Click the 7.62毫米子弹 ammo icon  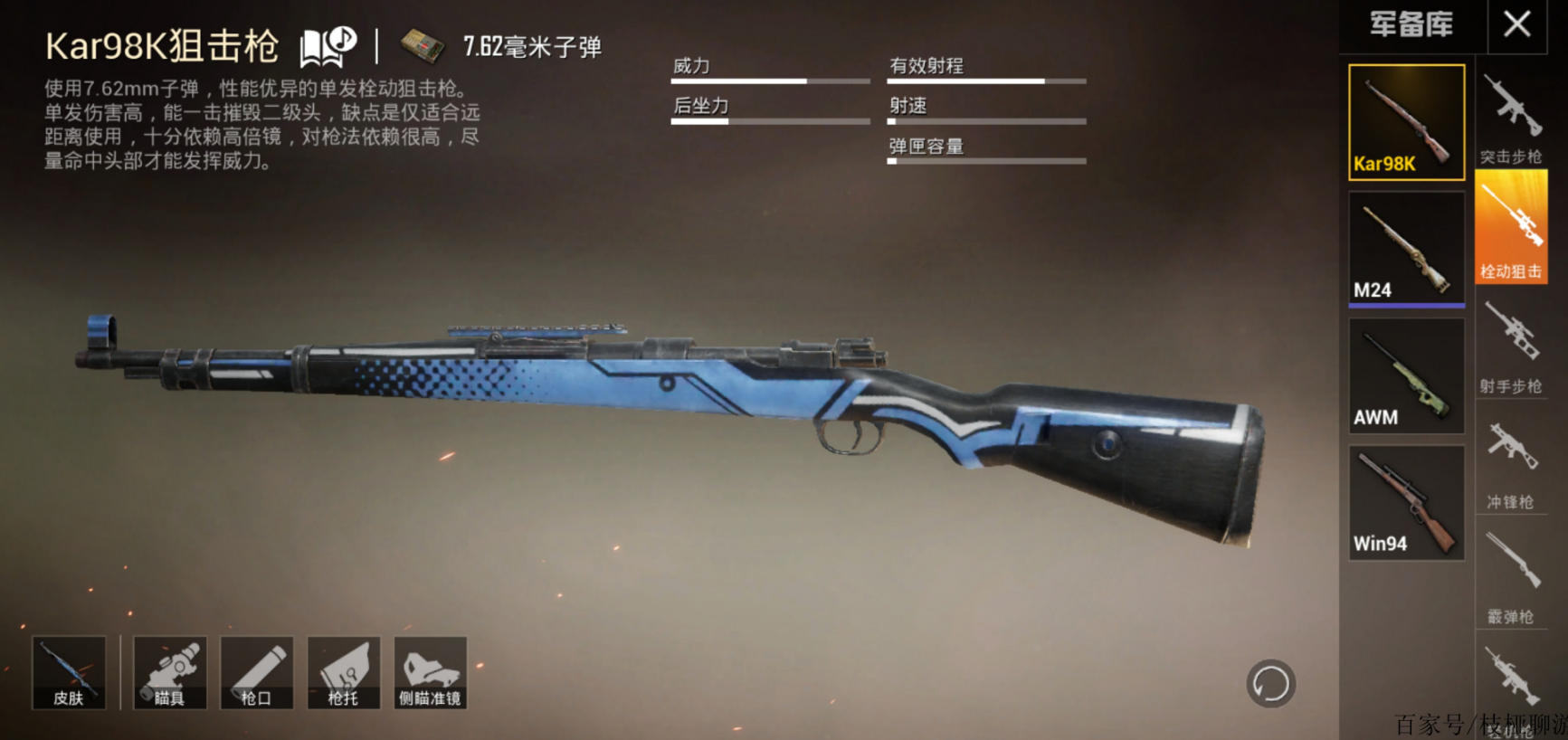pos(422,47)
